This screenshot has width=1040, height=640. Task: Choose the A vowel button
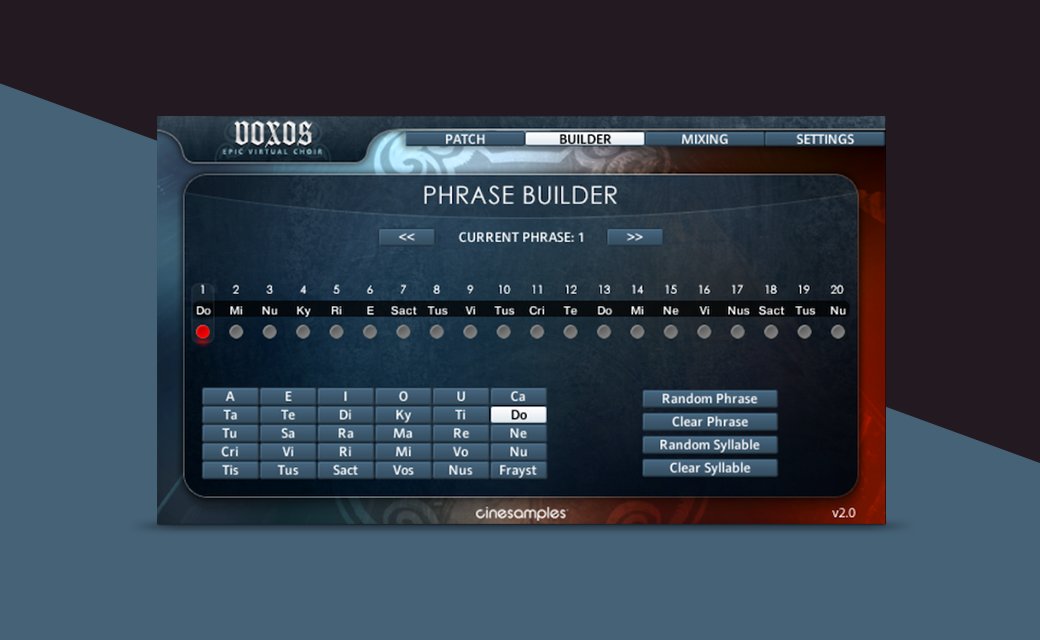[230, 397]
